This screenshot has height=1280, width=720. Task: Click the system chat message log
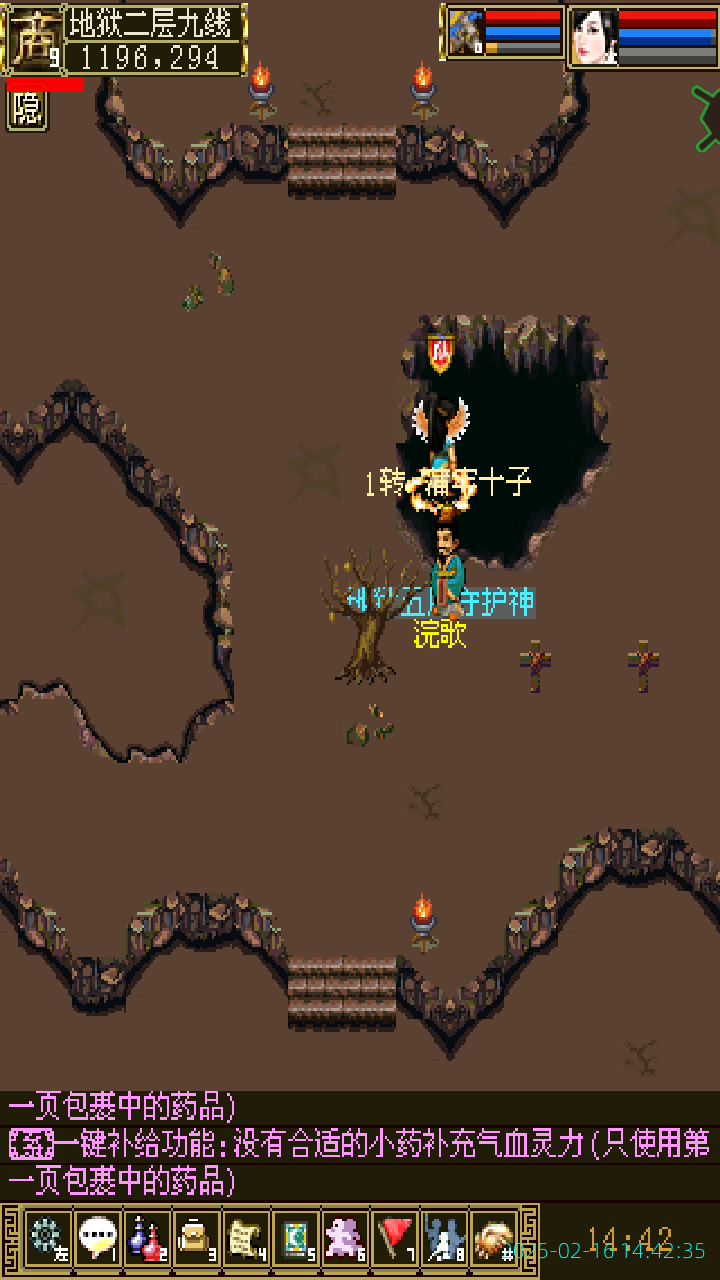click(360, 1145)
